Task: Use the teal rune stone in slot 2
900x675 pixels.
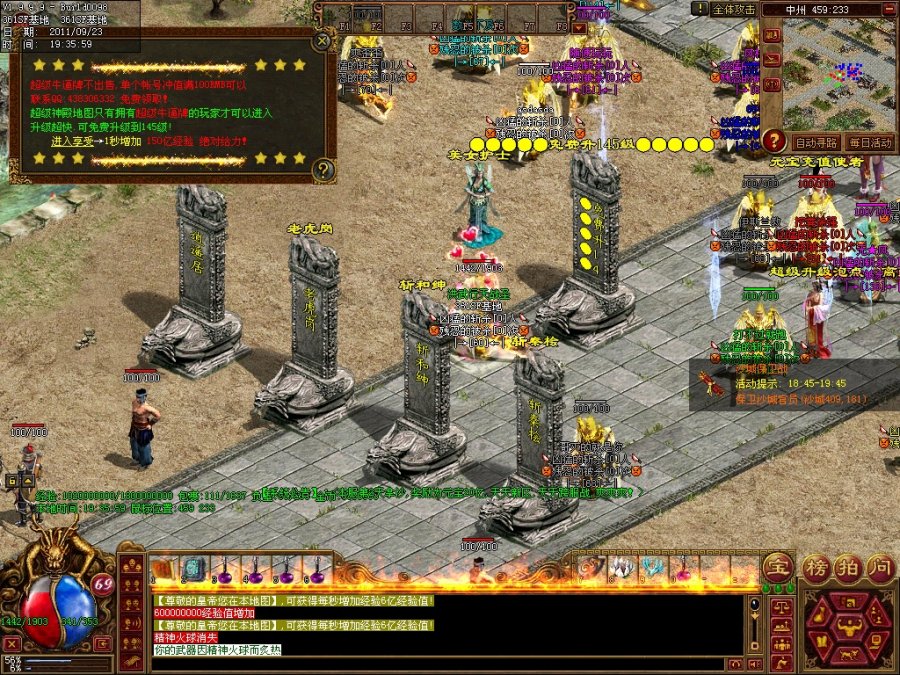Action: tap(193, 569)
